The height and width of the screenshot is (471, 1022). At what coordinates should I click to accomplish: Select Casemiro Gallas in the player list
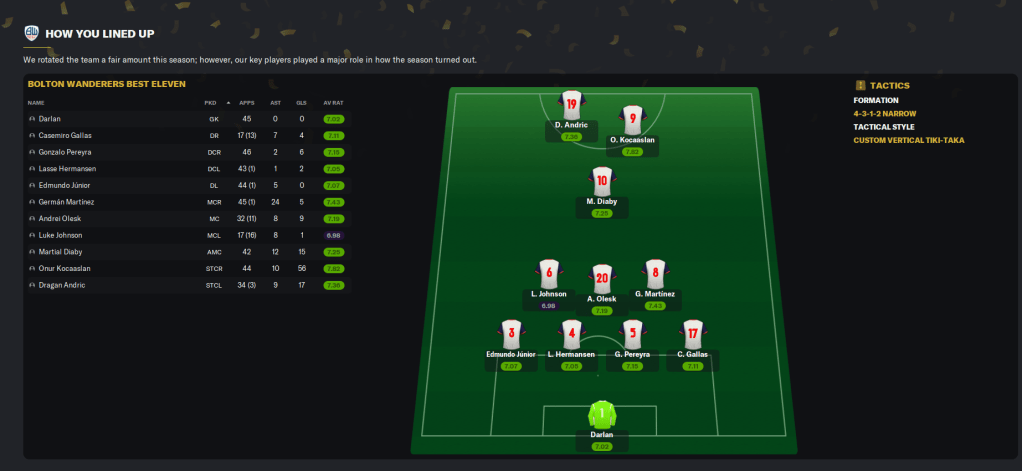click(64, 135)
